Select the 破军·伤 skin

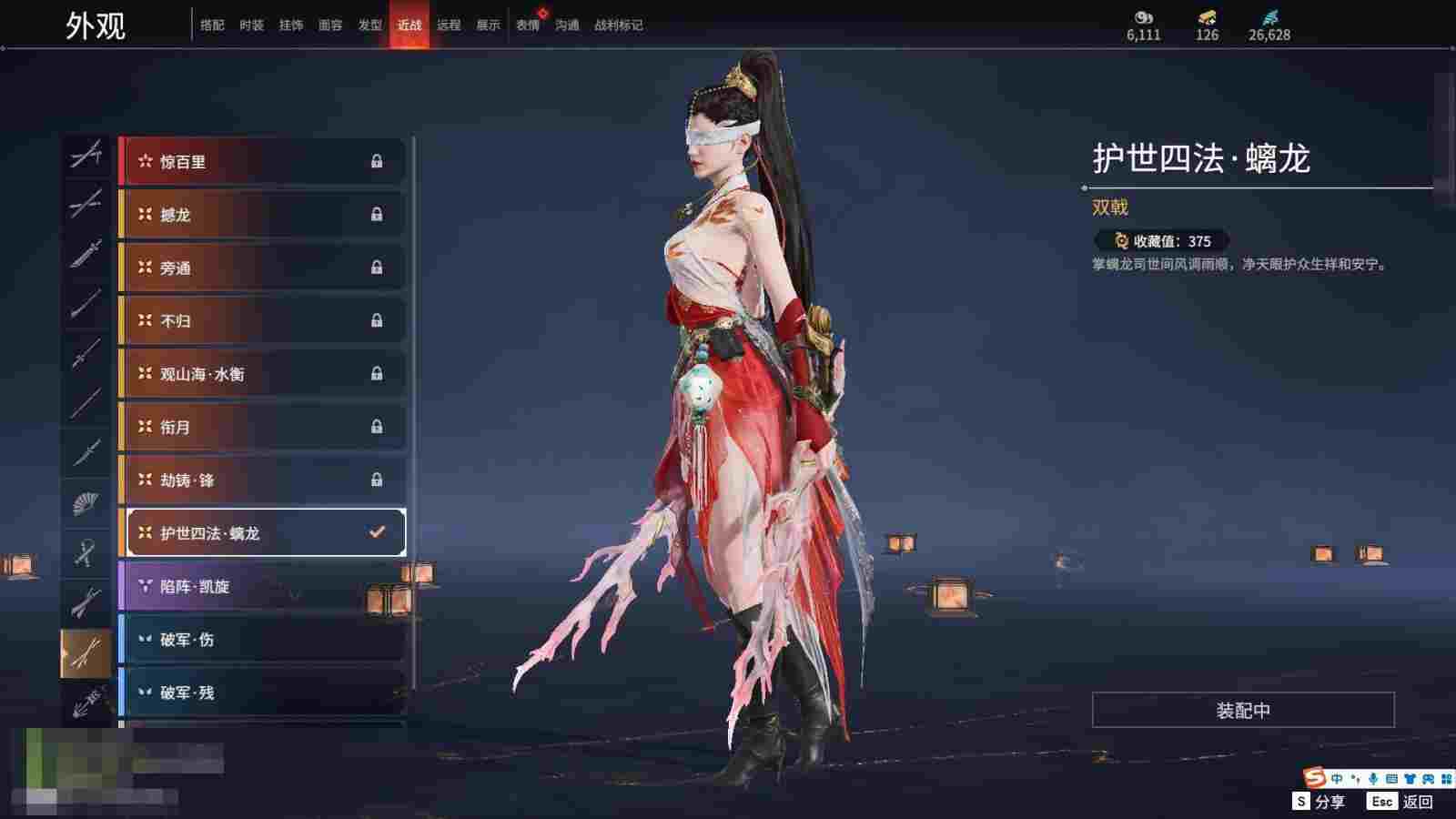pyautogui.click(x=262, y=640)
